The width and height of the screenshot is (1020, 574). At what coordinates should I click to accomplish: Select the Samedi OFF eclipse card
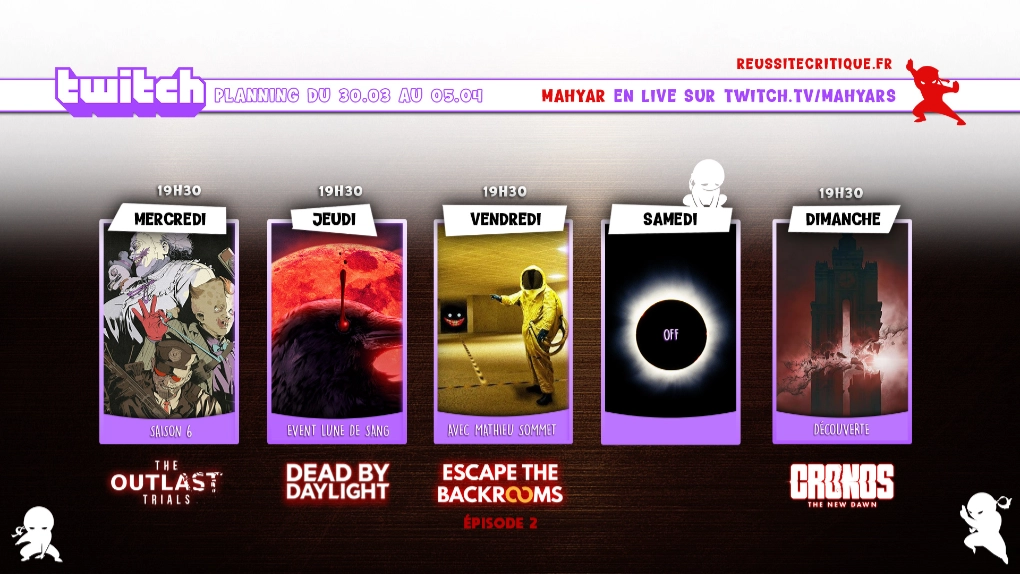tap(670, 330)
